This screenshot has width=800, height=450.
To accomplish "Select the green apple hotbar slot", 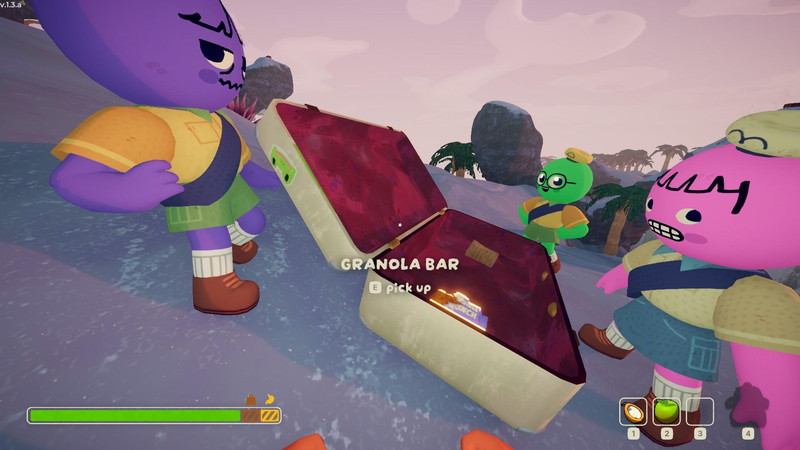I will pos(666,411).
